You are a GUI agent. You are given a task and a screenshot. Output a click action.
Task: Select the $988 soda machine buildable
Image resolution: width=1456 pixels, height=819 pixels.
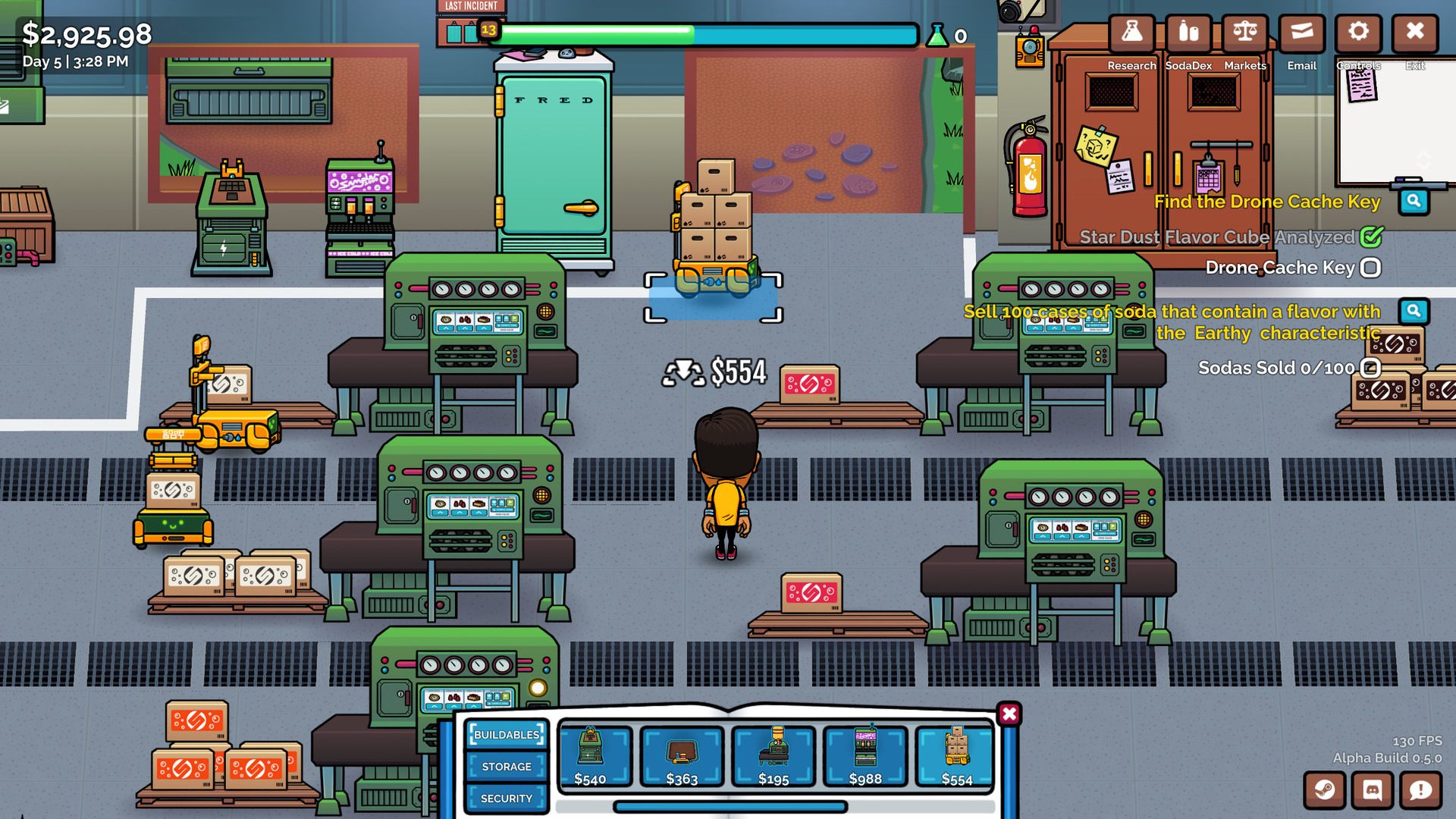864,756
